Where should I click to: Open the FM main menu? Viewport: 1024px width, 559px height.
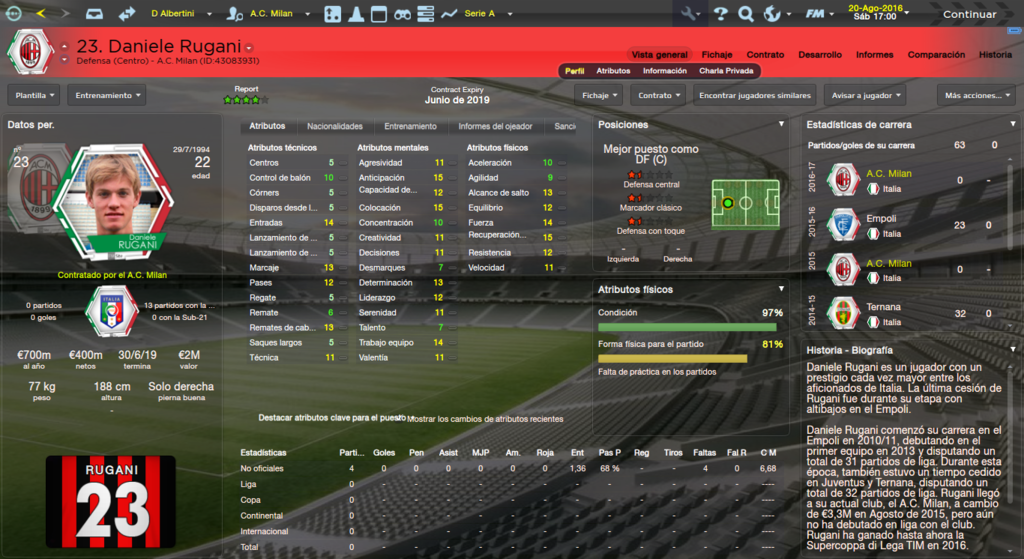pos(819,14)
